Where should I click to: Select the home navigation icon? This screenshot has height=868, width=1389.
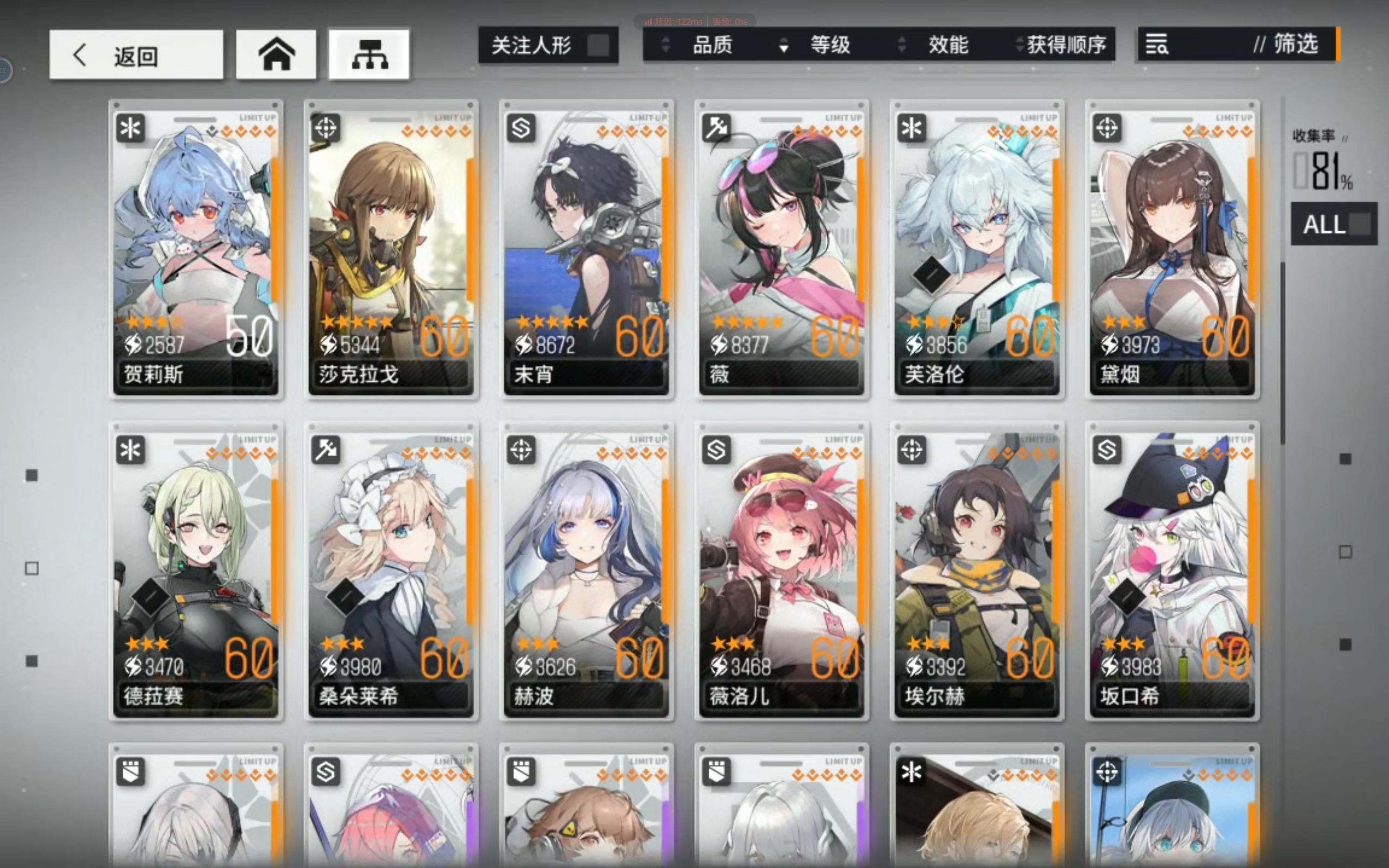pos(276,54)
